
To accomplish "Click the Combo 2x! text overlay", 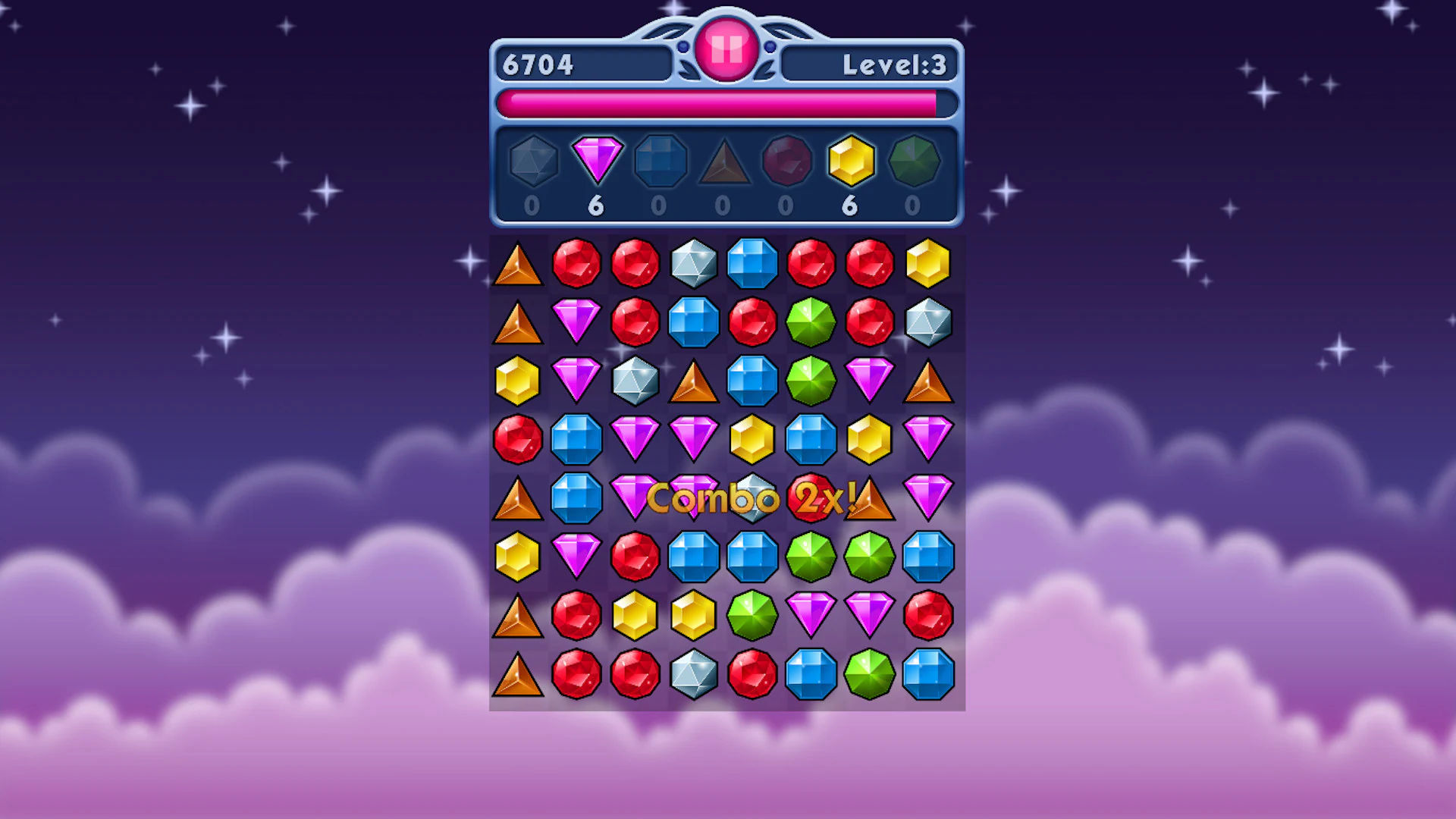I will [753, 498].
